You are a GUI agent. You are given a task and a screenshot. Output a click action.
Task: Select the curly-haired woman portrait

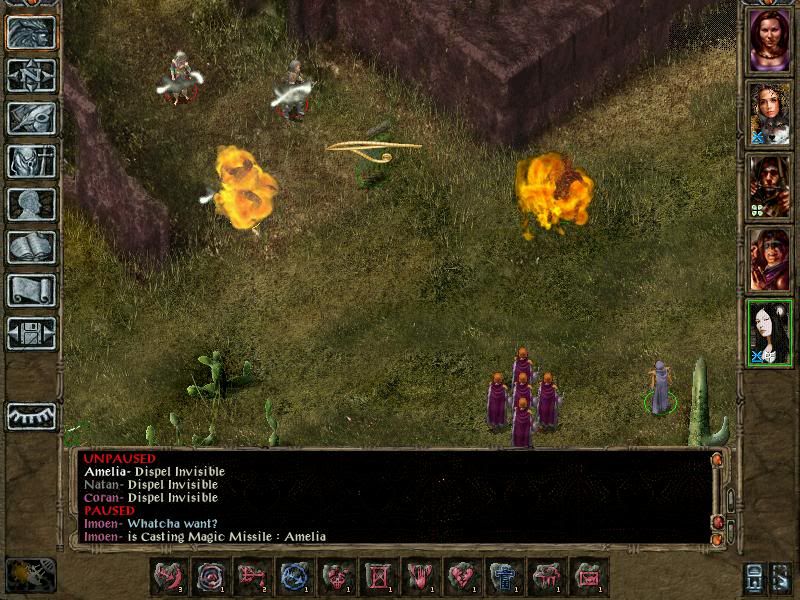(x=769, y=113)
